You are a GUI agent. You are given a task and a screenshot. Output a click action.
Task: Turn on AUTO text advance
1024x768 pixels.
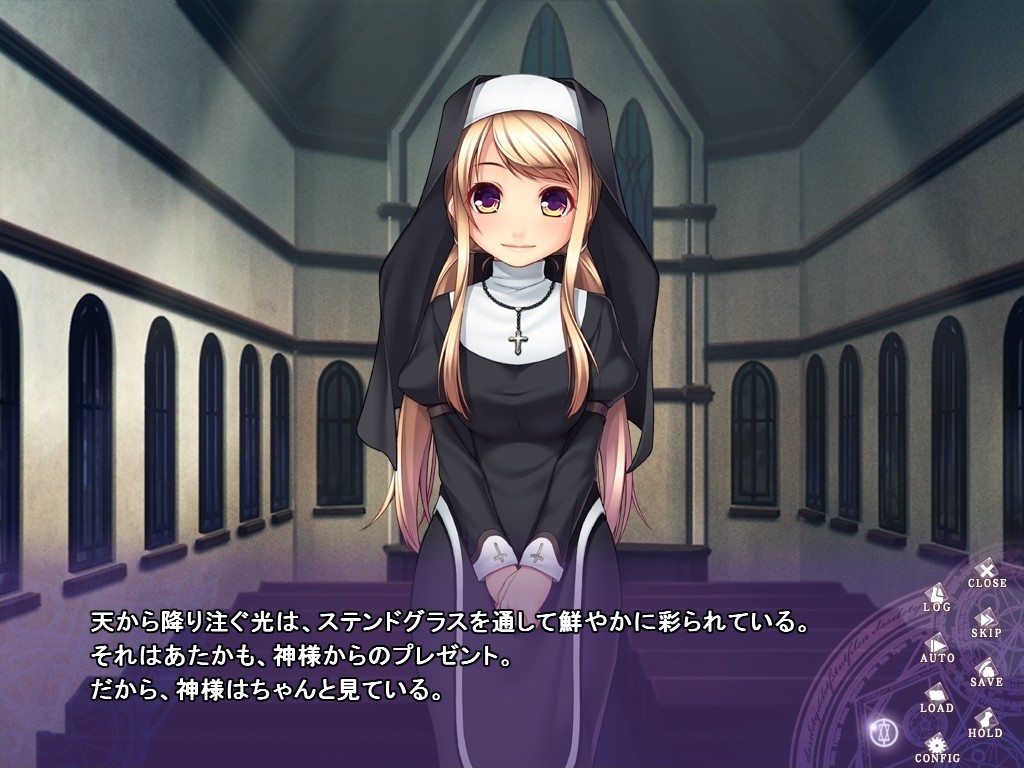pos(936,647)
